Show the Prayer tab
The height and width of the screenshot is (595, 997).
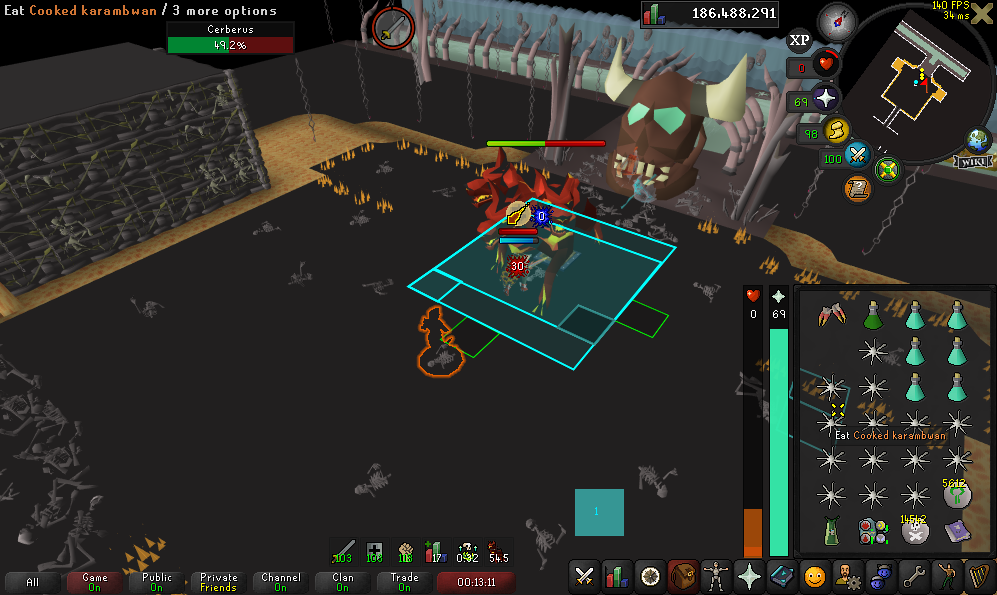coord(748,576)
